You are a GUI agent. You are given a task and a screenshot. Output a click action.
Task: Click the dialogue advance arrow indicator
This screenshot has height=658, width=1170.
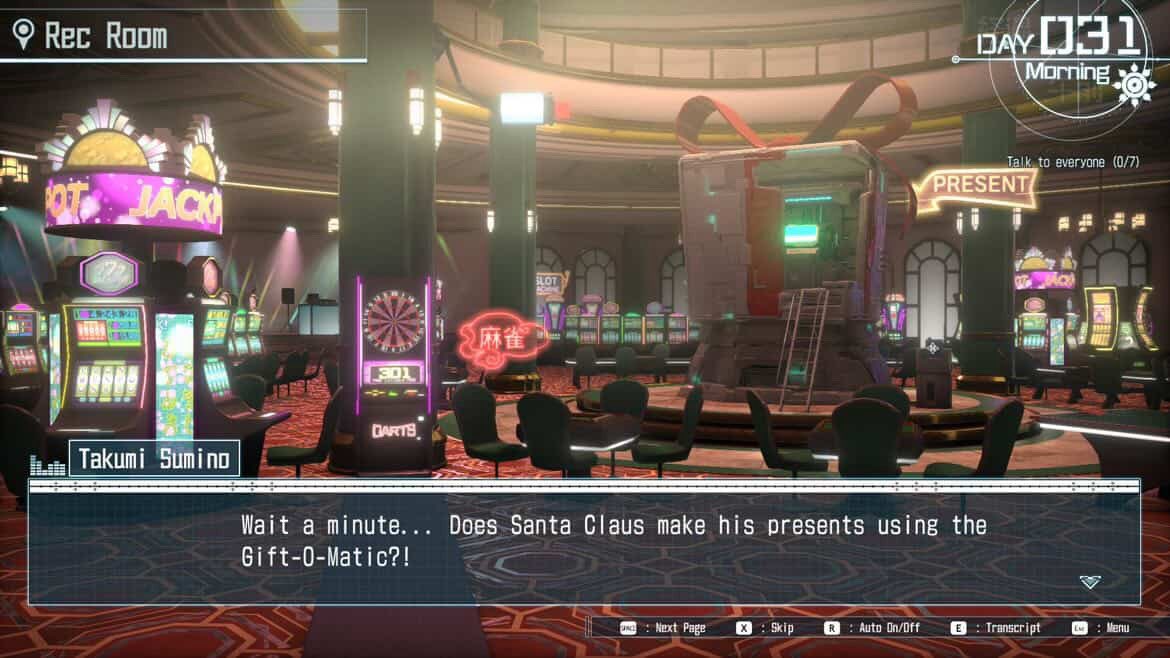1089,582
